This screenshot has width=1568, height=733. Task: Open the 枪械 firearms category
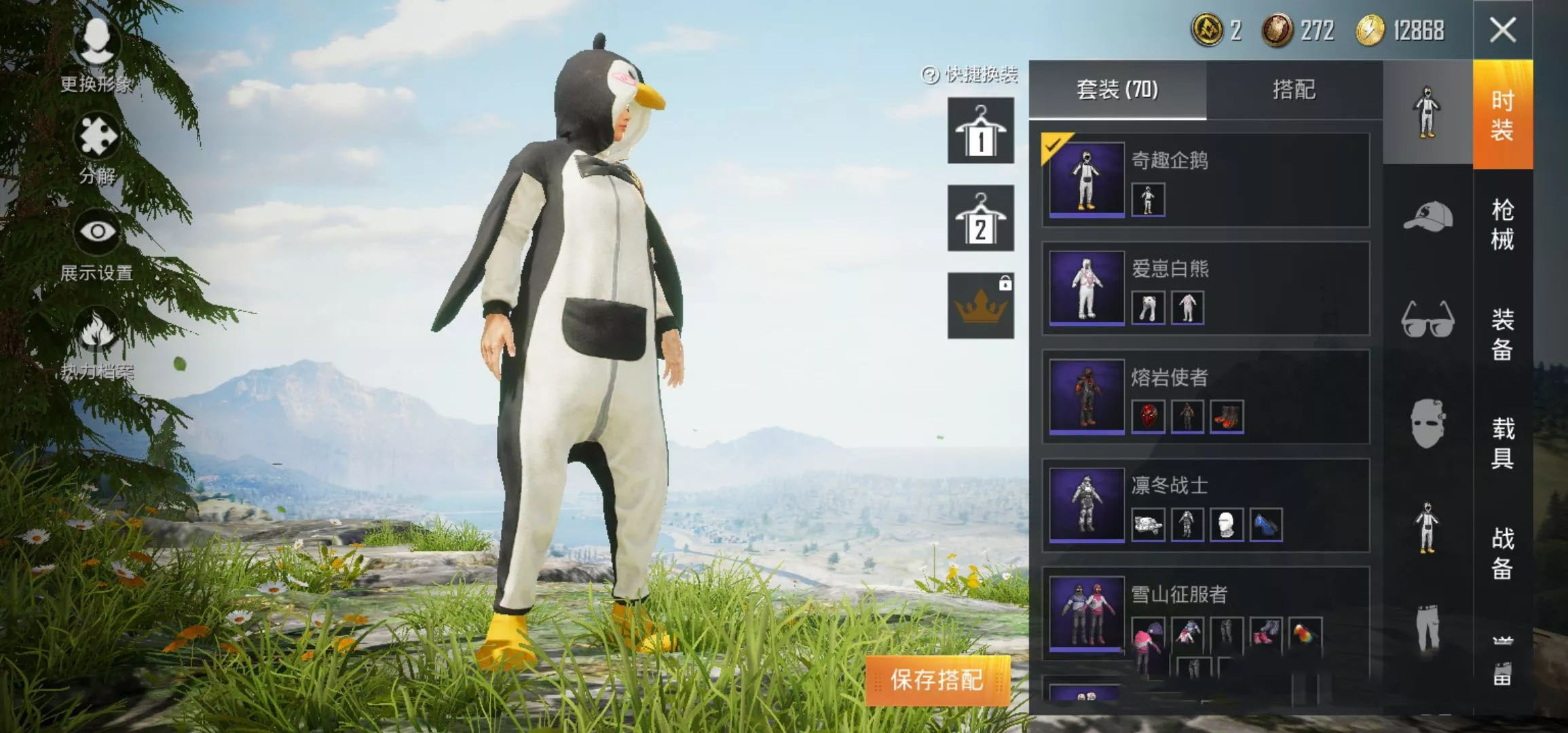tap(1502, 225)
